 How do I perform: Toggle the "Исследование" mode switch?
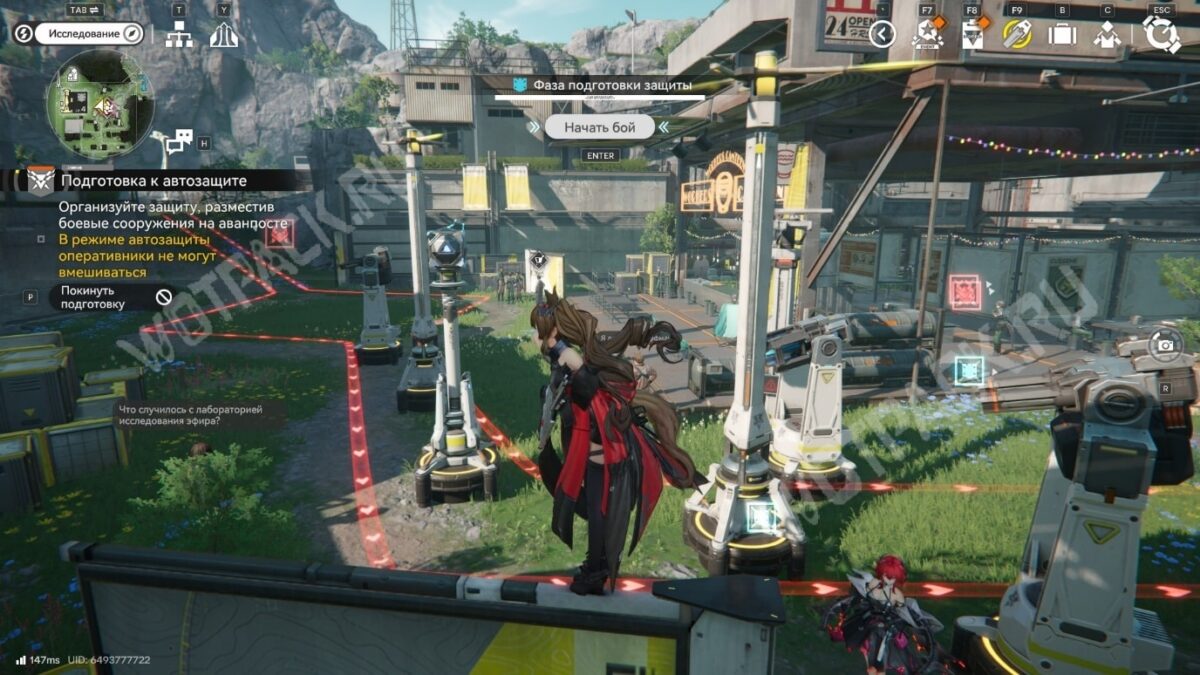(90, 34)
